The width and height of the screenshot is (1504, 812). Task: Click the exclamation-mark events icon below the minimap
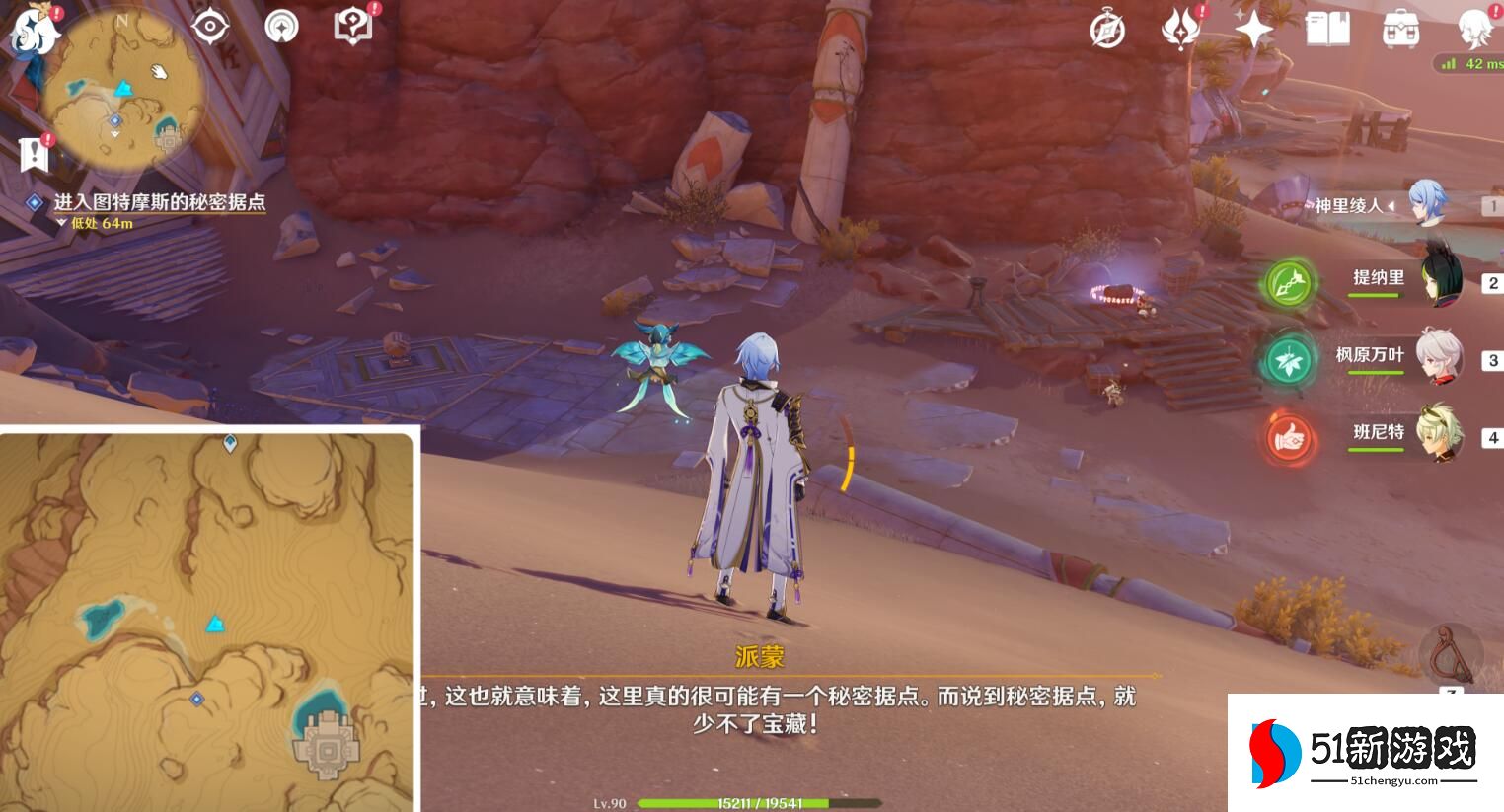pyautogui.click(x=33, y=153)
